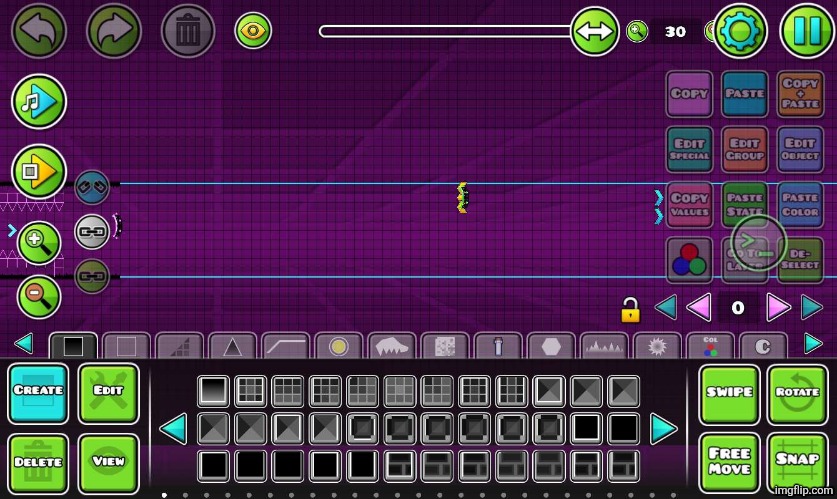Image resolution: width=837 pixels, height=499 pixels.
Task: Open Edit Object options
Action: [x=800, y=150]
